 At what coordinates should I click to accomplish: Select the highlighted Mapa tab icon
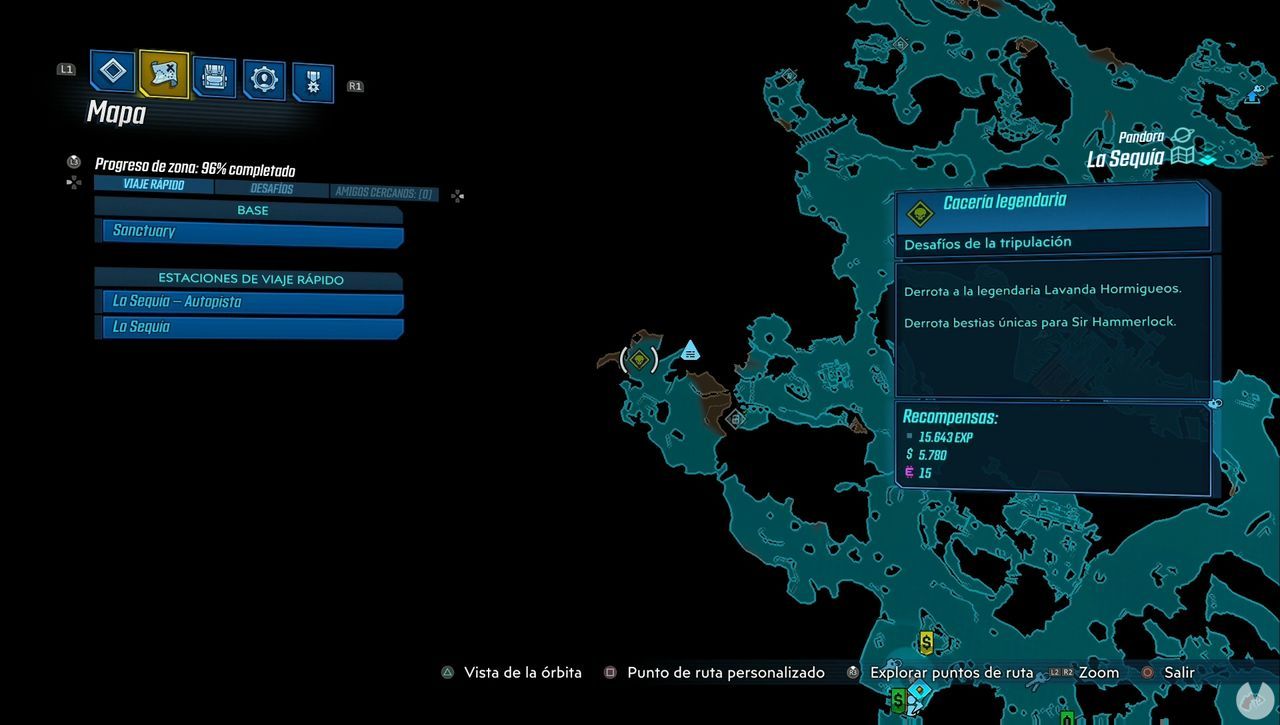click(162, 74)
